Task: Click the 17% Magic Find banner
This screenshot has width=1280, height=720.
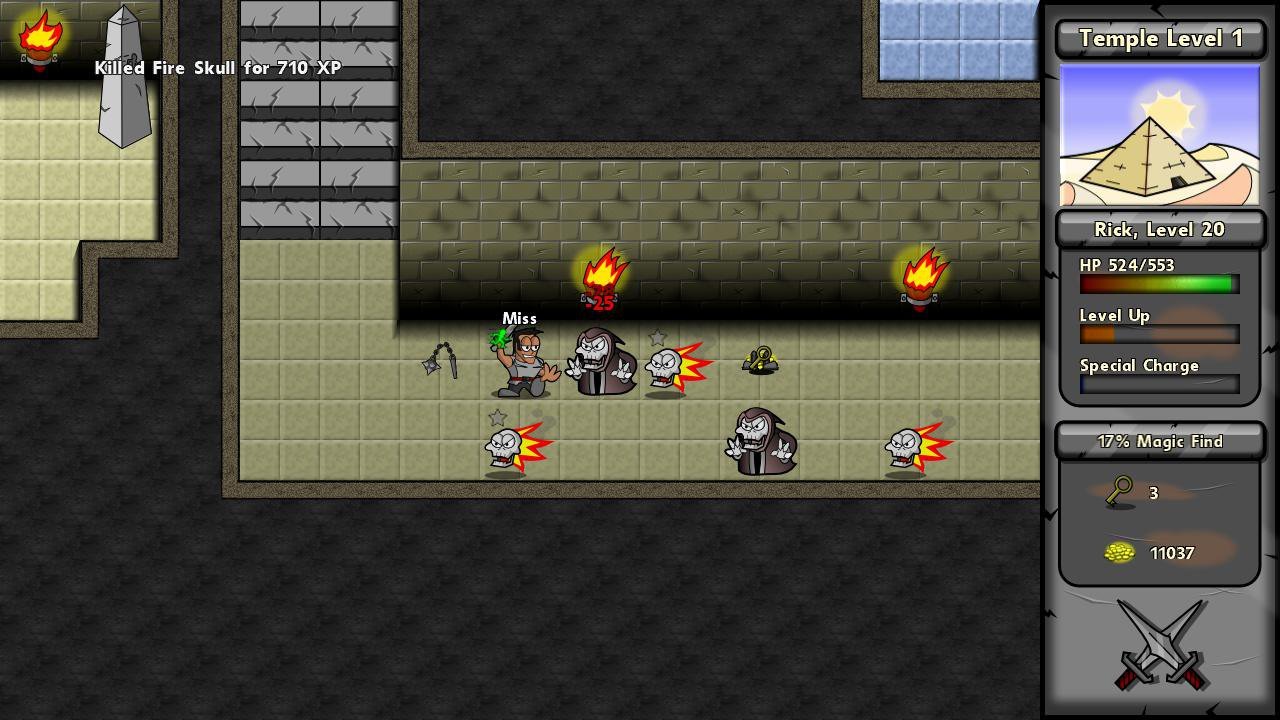Action: 1159,441
